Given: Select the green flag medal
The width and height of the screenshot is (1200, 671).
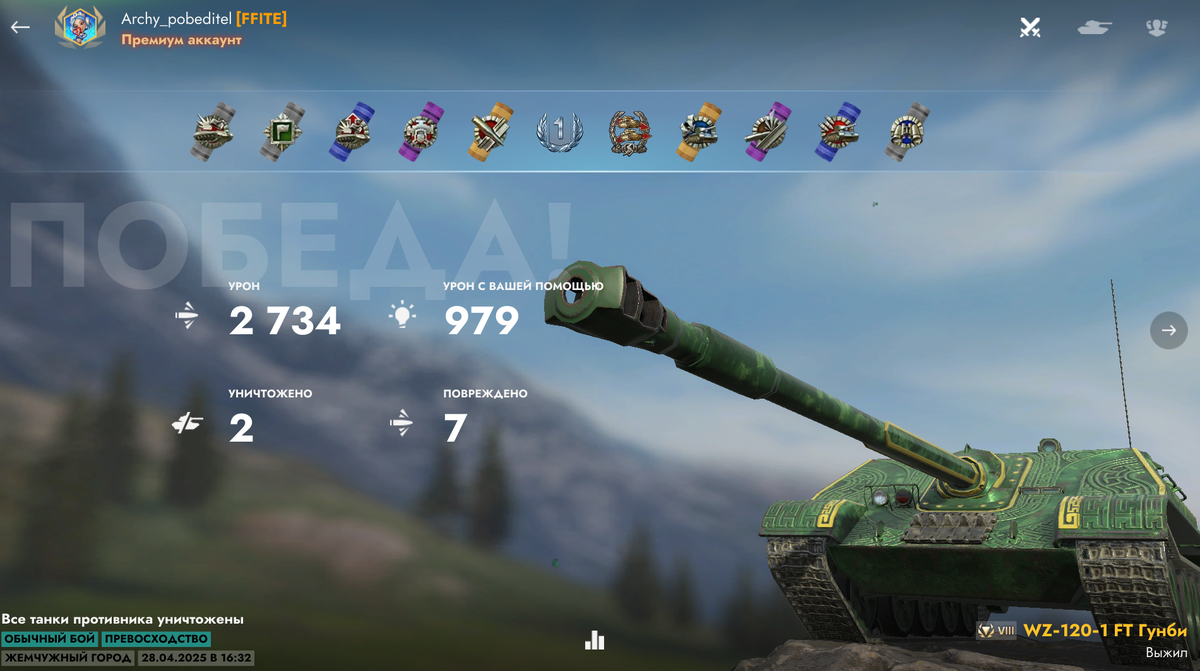Looking at the screenshot, I should coord(281,131).
